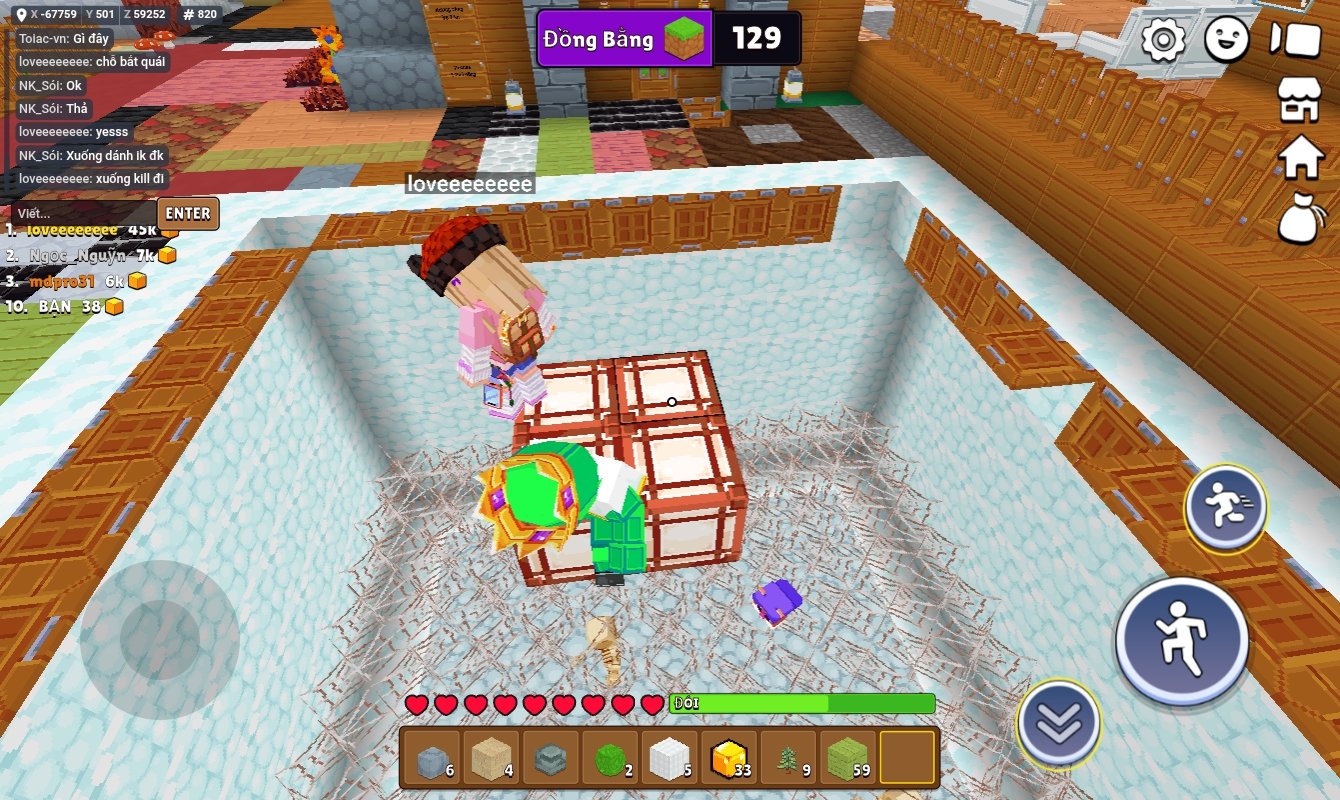Tap the large jump action button

pos(1181,640)
